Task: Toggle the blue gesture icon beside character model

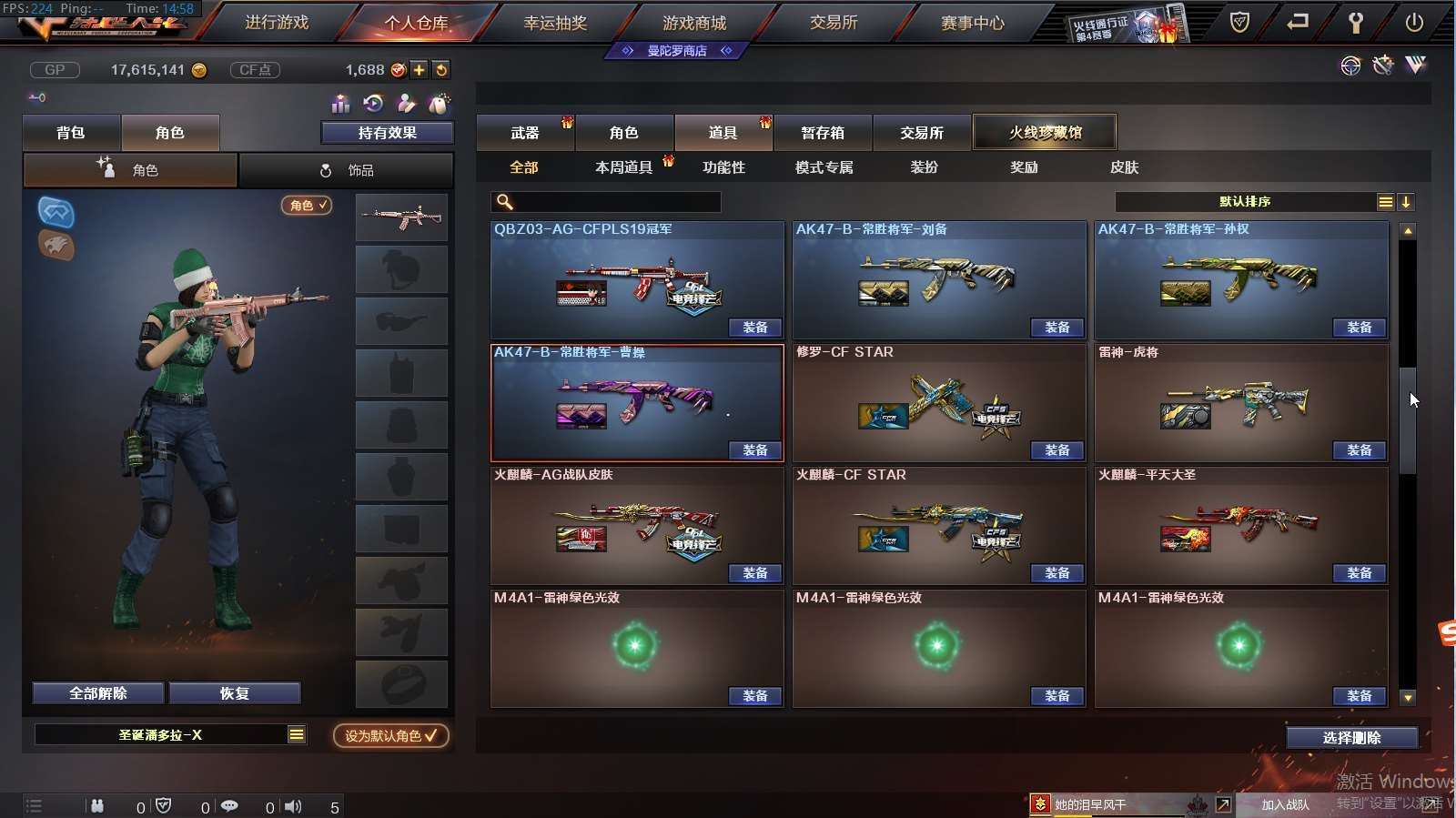Action: tap(56, 215)
